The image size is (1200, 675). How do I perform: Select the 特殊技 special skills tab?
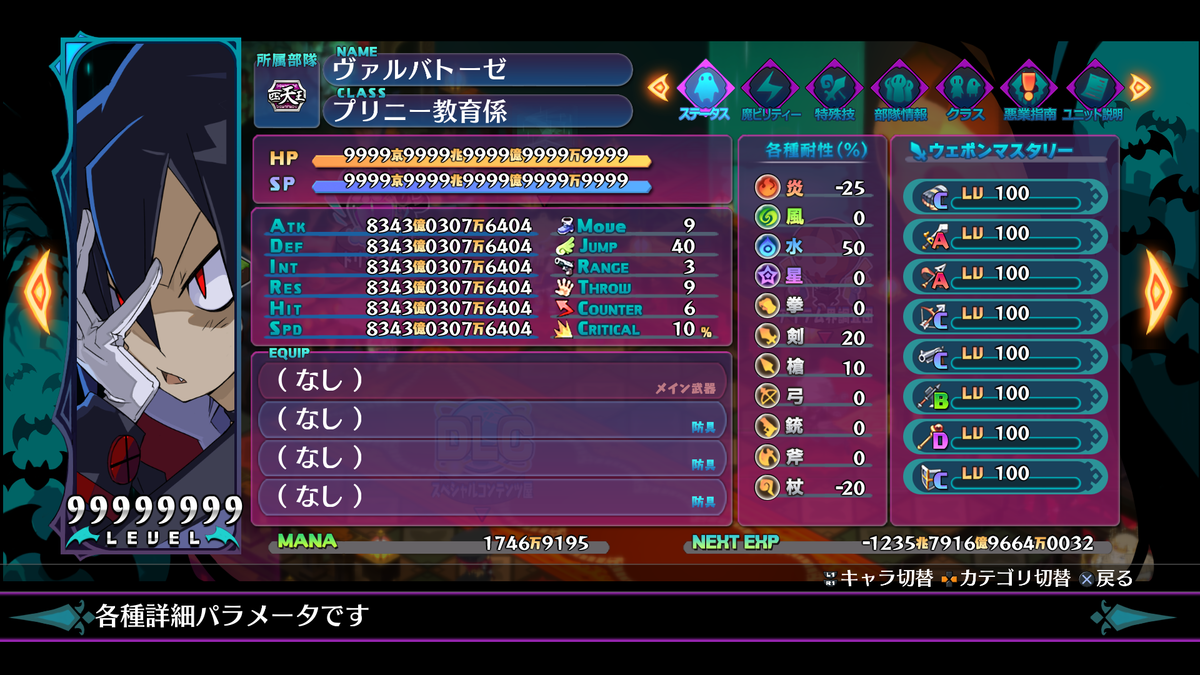click(x=835, y=88)
